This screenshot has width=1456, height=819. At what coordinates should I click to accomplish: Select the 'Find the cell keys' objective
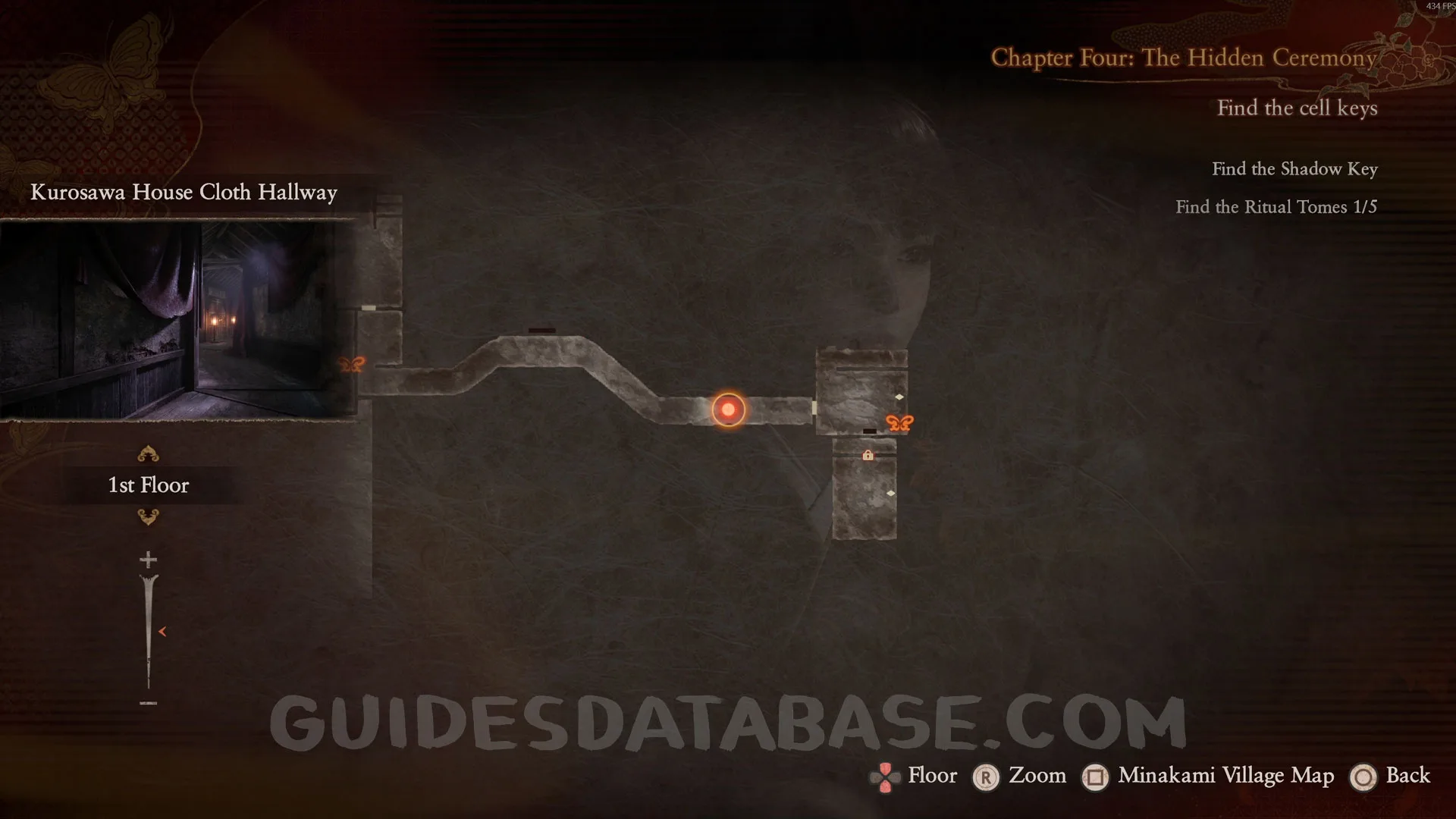coord(1297,108)
